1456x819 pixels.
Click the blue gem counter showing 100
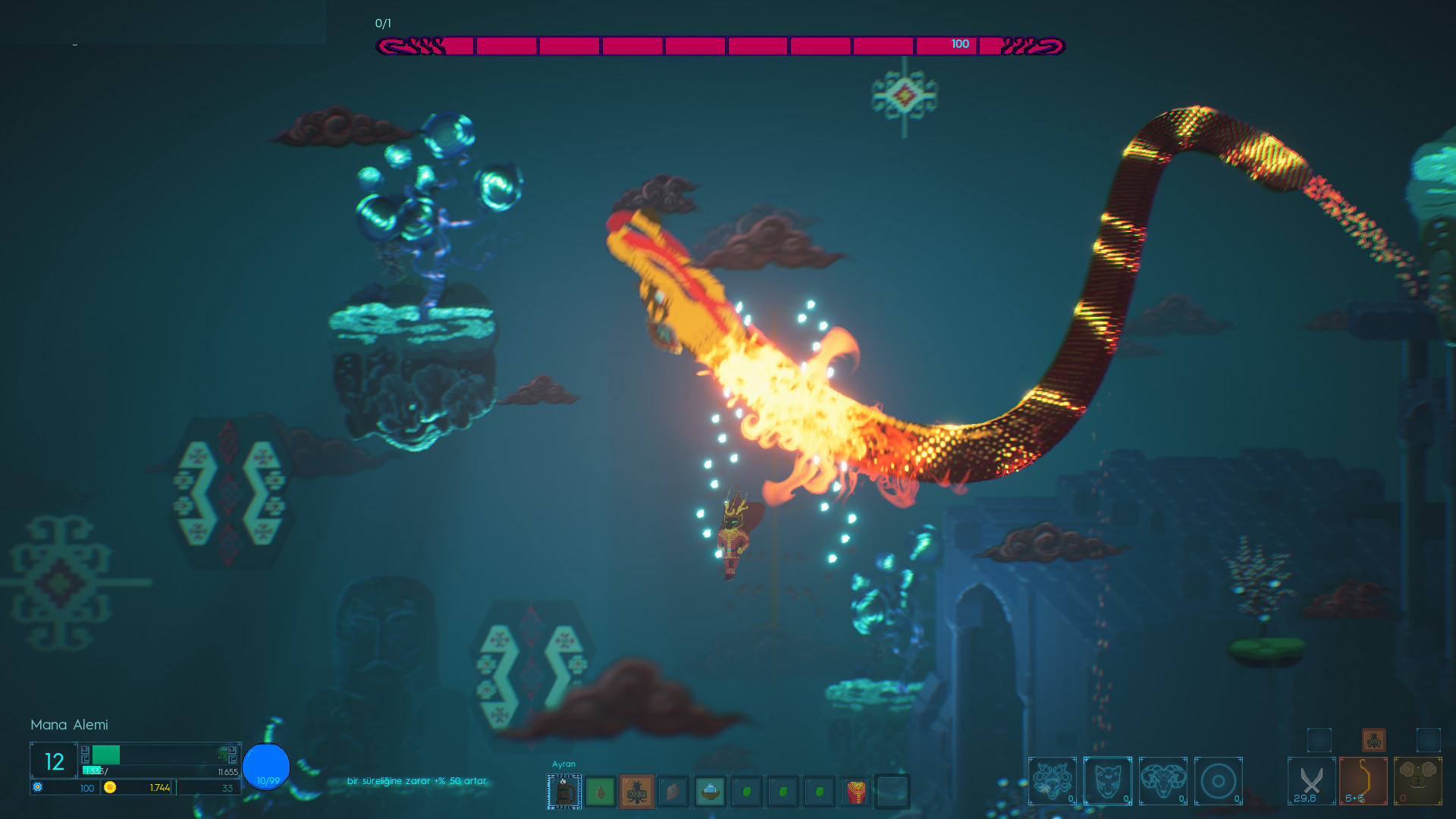coord(86,788)
